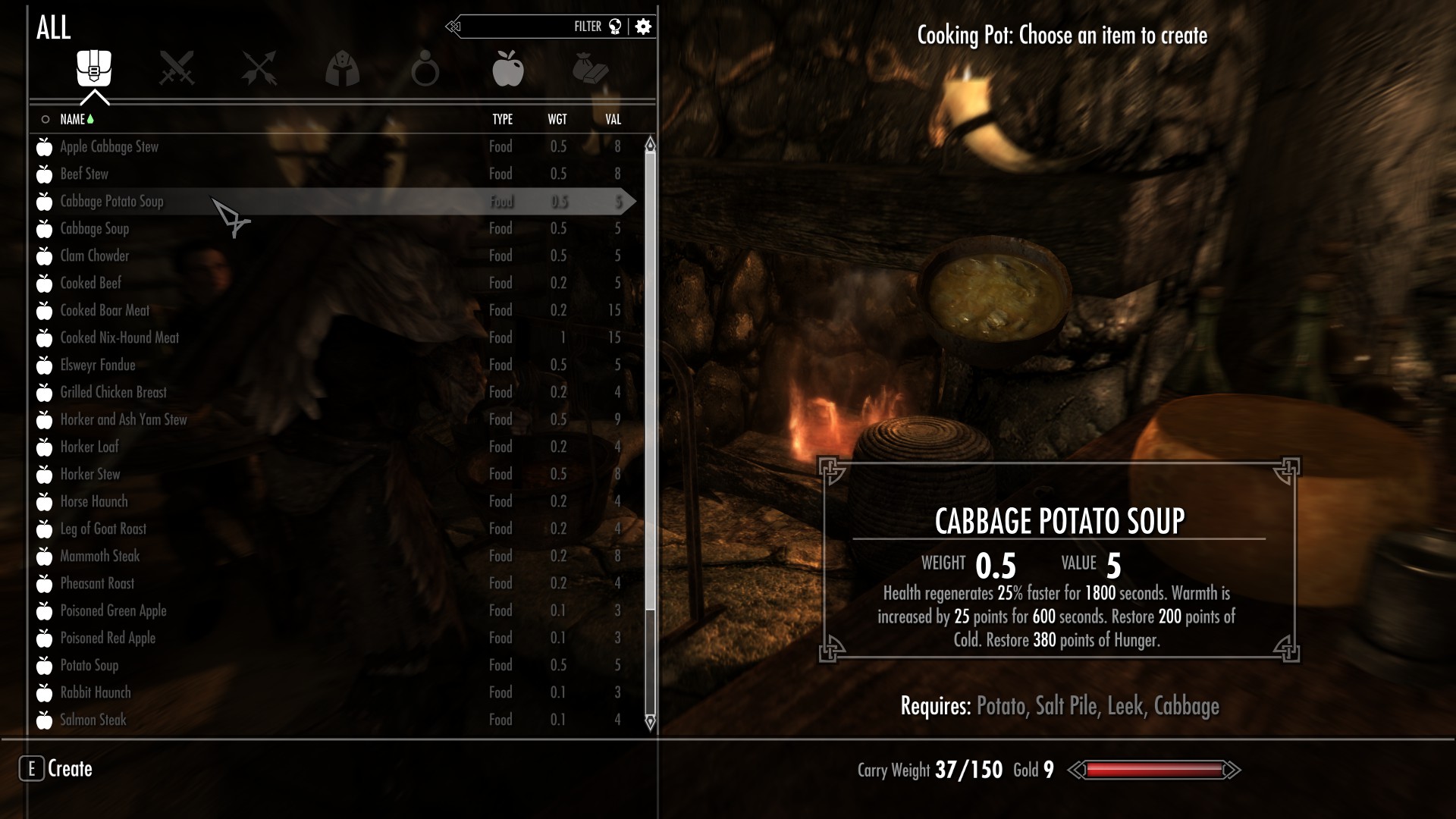The height and width of the screenshot is (819, 1456).
Task: Open the gear settings icon
Action: point(643,27)
